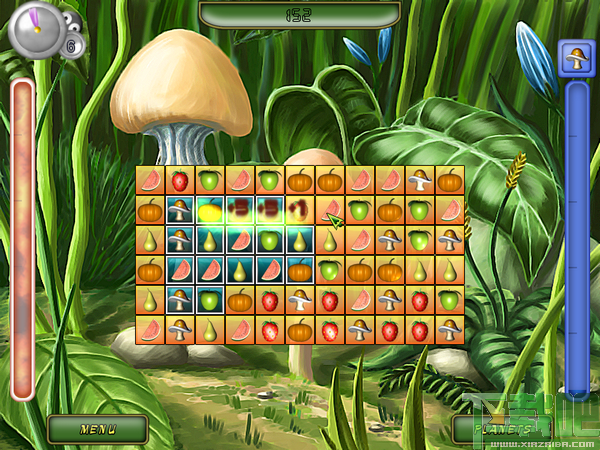This screenshot has width=600, height=450.
Task: Open the MENU button
Action: tap(98, 429)
